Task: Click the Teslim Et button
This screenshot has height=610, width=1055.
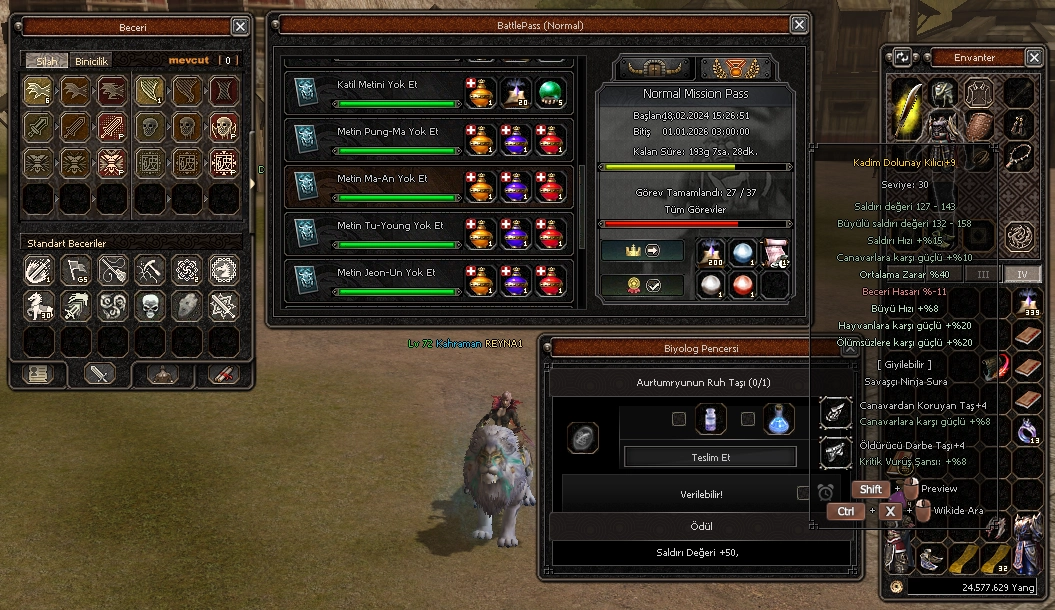Action: [710, 457]
